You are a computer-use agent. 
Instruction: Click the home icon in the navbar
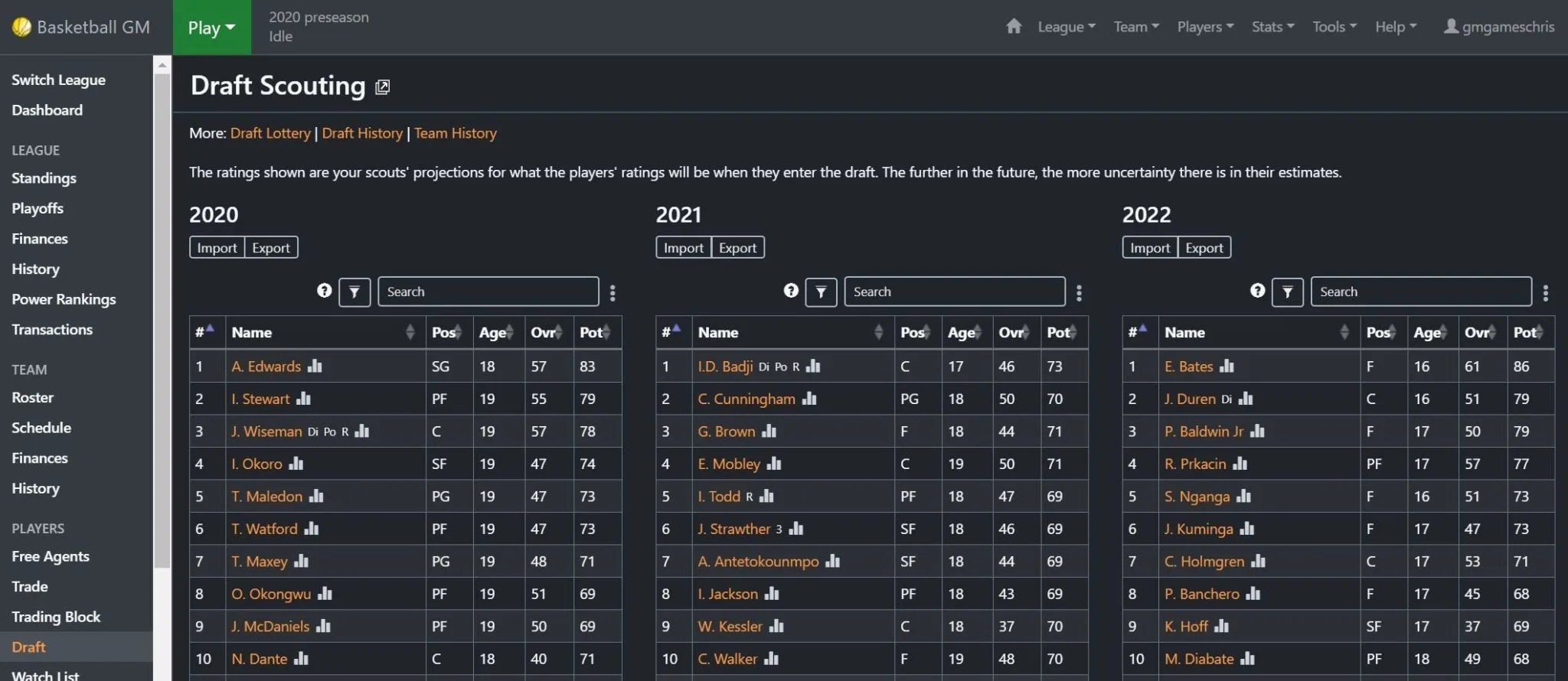[x=1014, y=25]
